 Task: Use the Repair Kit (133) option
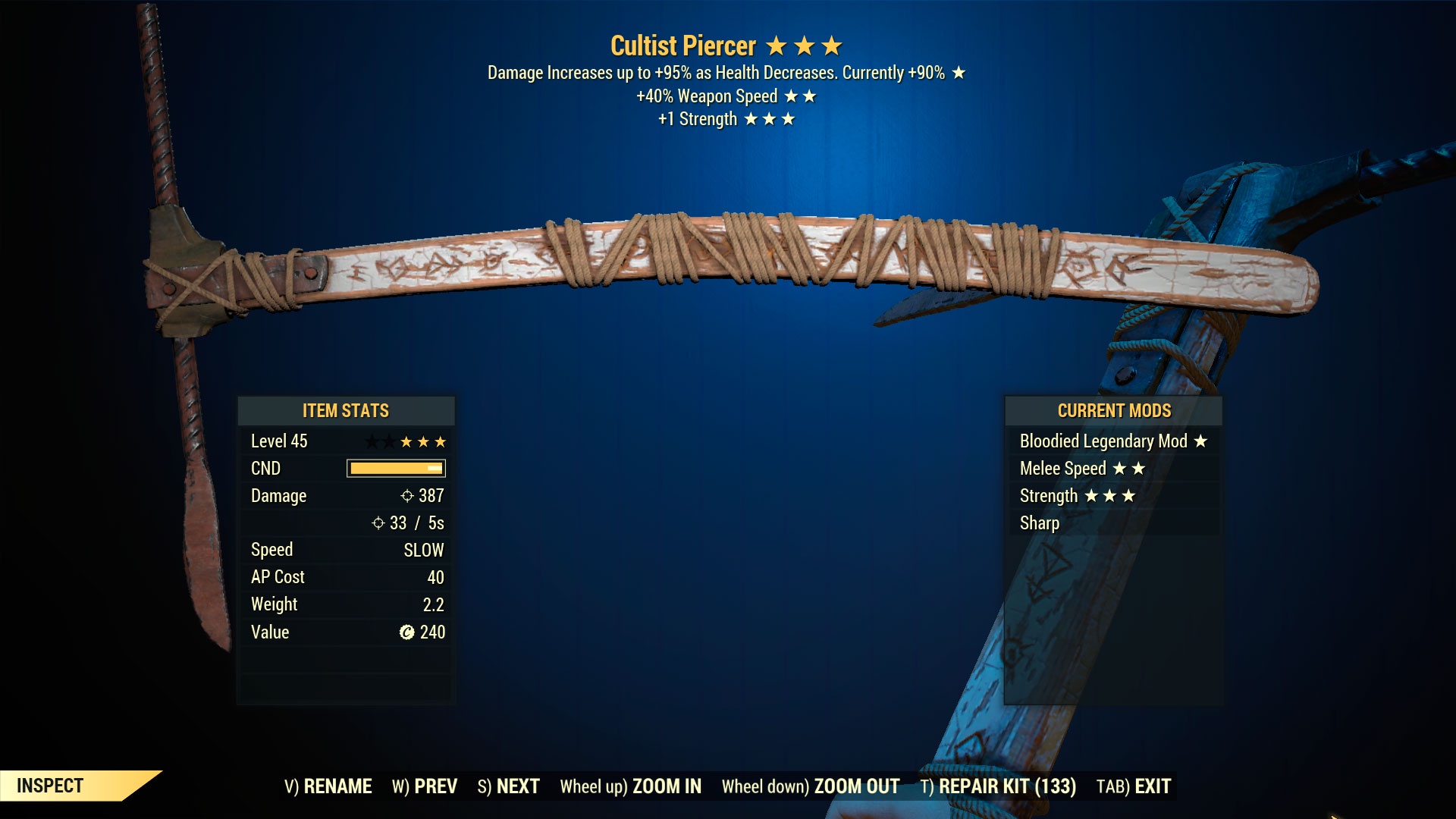[998, 786]
